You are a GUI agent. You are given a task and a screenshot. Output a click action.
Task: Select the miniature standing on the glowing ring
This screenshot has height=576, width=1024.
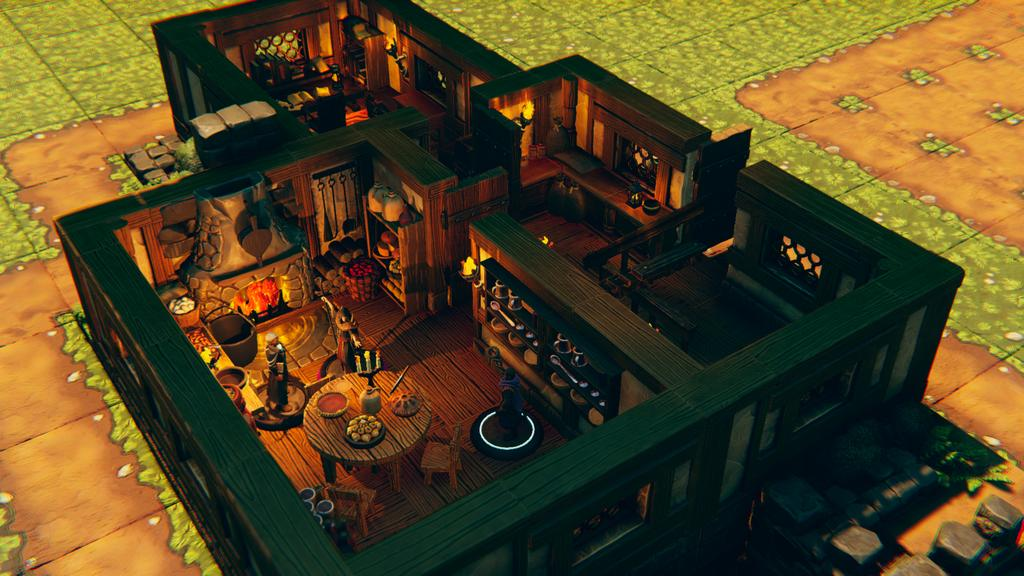coord(509,404)
